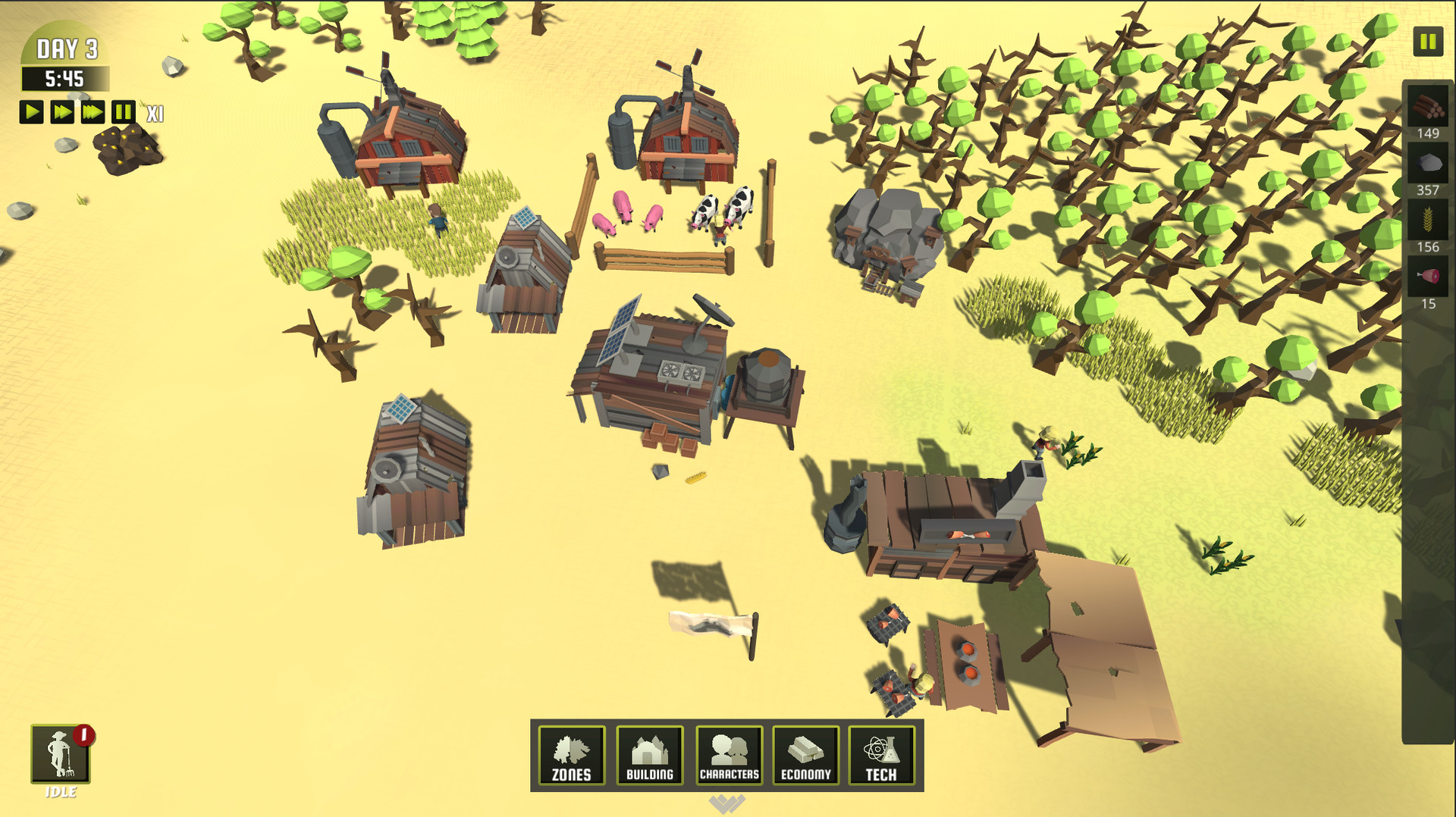The width and height of the screenshot is (1456, 817).
Task: Enable double speed with the fast-forward button
Action: point(61,112)
